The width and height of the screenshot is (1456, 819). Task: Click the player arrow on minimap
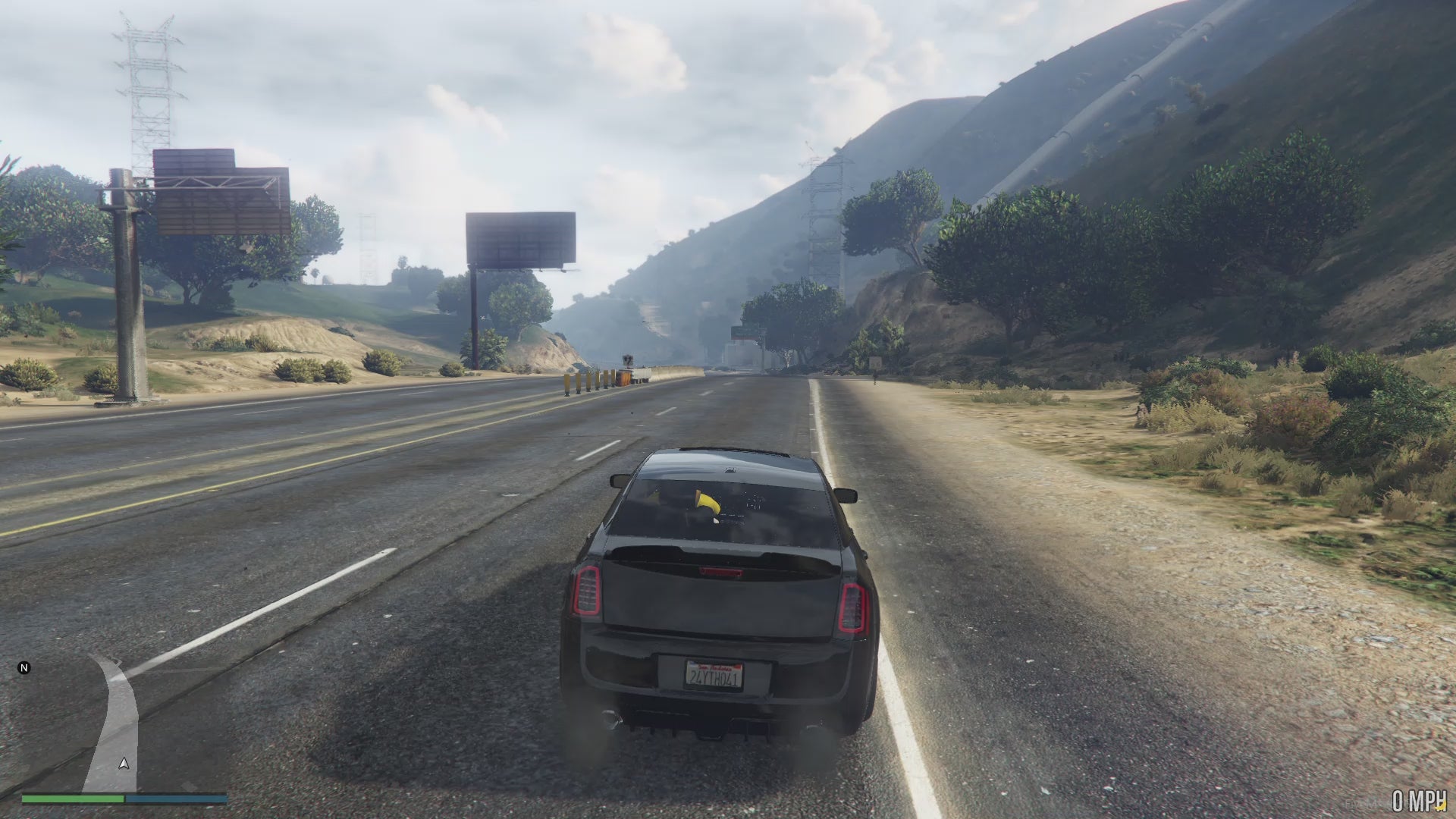[x=124, y=764]
